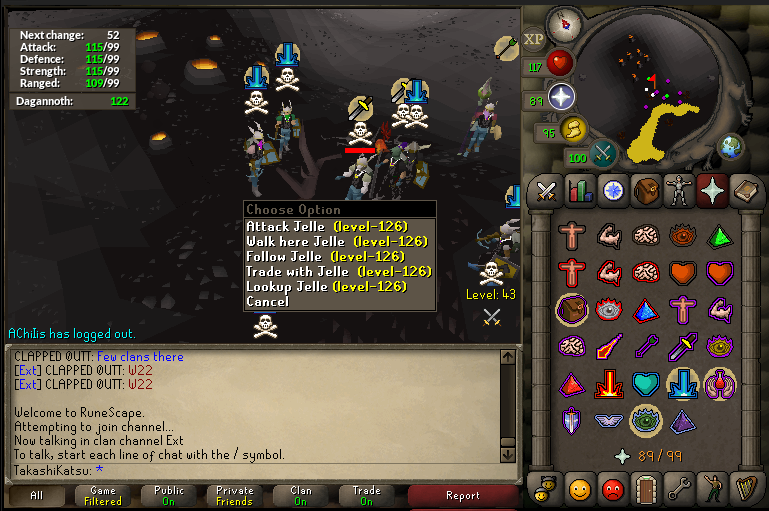Click the compass to face north
The image size is (769, 511).
564,24
